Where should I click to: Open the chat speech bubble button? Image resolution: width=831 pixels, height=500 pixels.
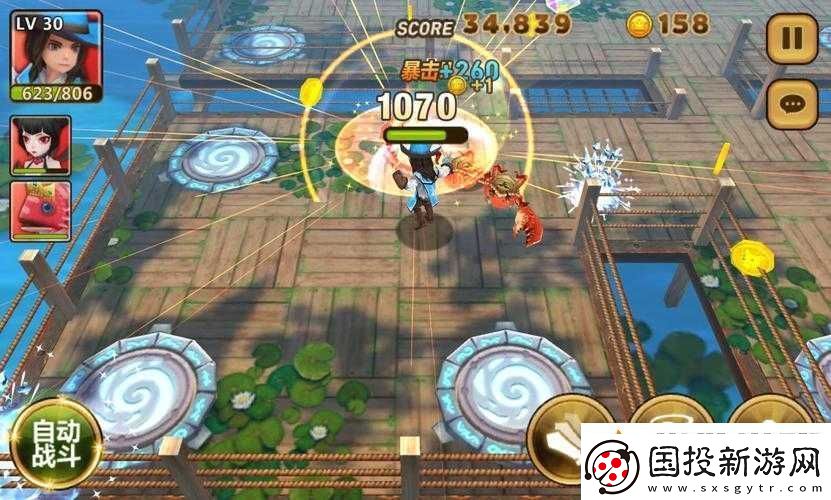[791, 103]
